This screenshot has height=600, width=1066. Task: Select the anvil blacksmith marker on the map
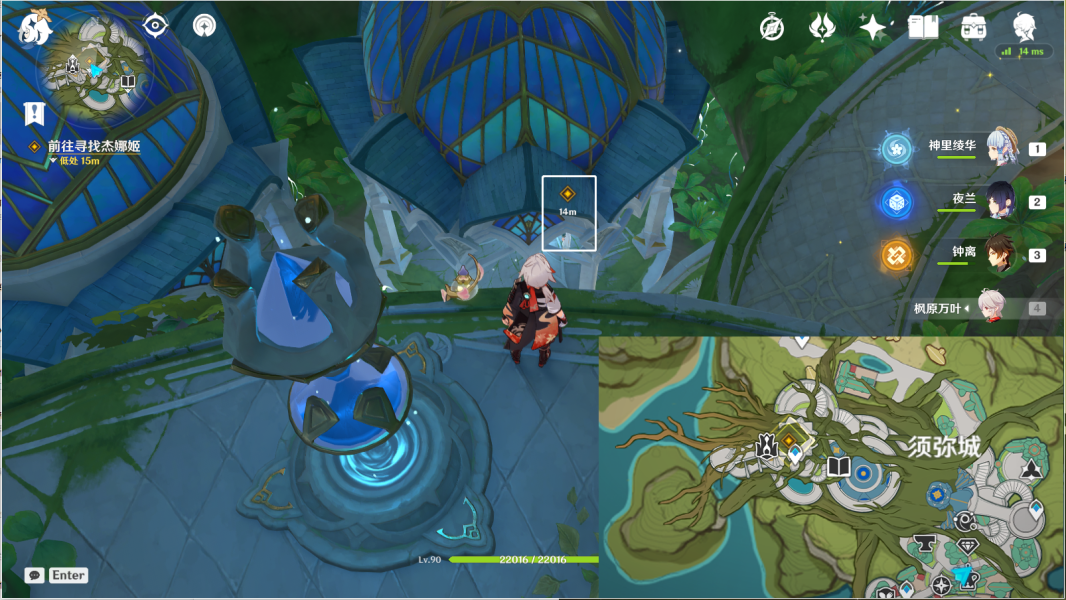pos(924,544)
